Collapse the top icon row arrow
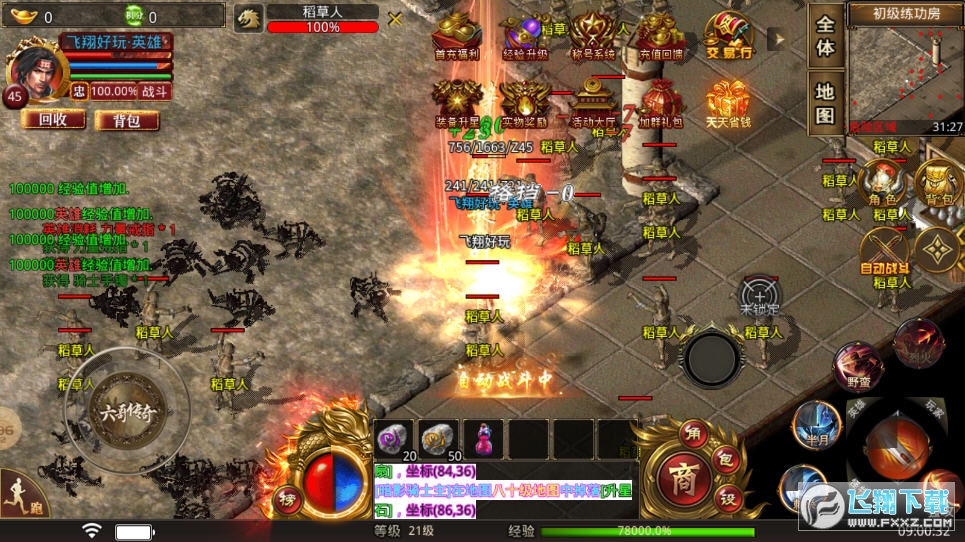This screenshot has width=965, height=542. coord(776,39)
